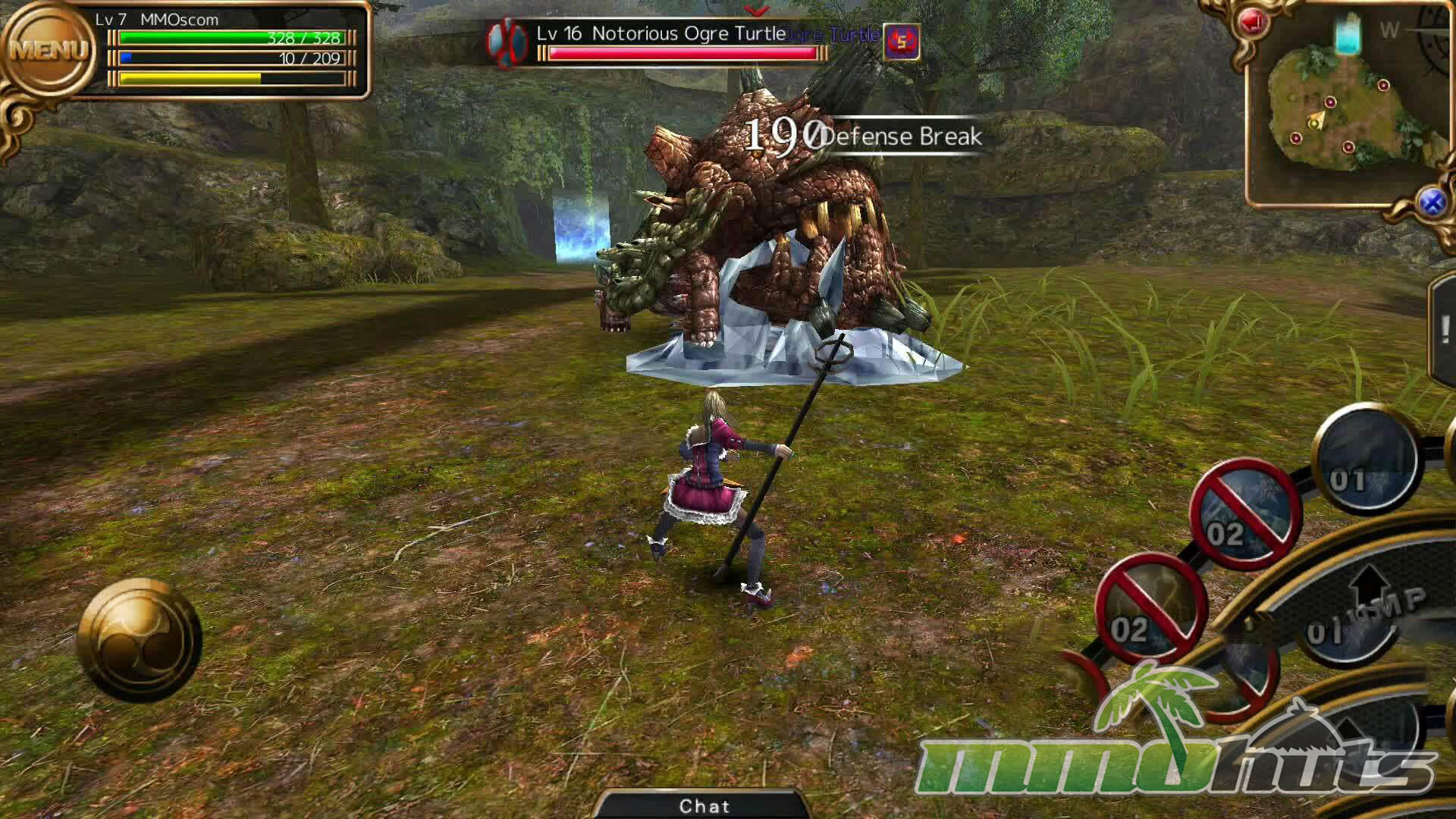Activate the top skill slot labeled 01

pyautogui.click(x=1367, y=460)
